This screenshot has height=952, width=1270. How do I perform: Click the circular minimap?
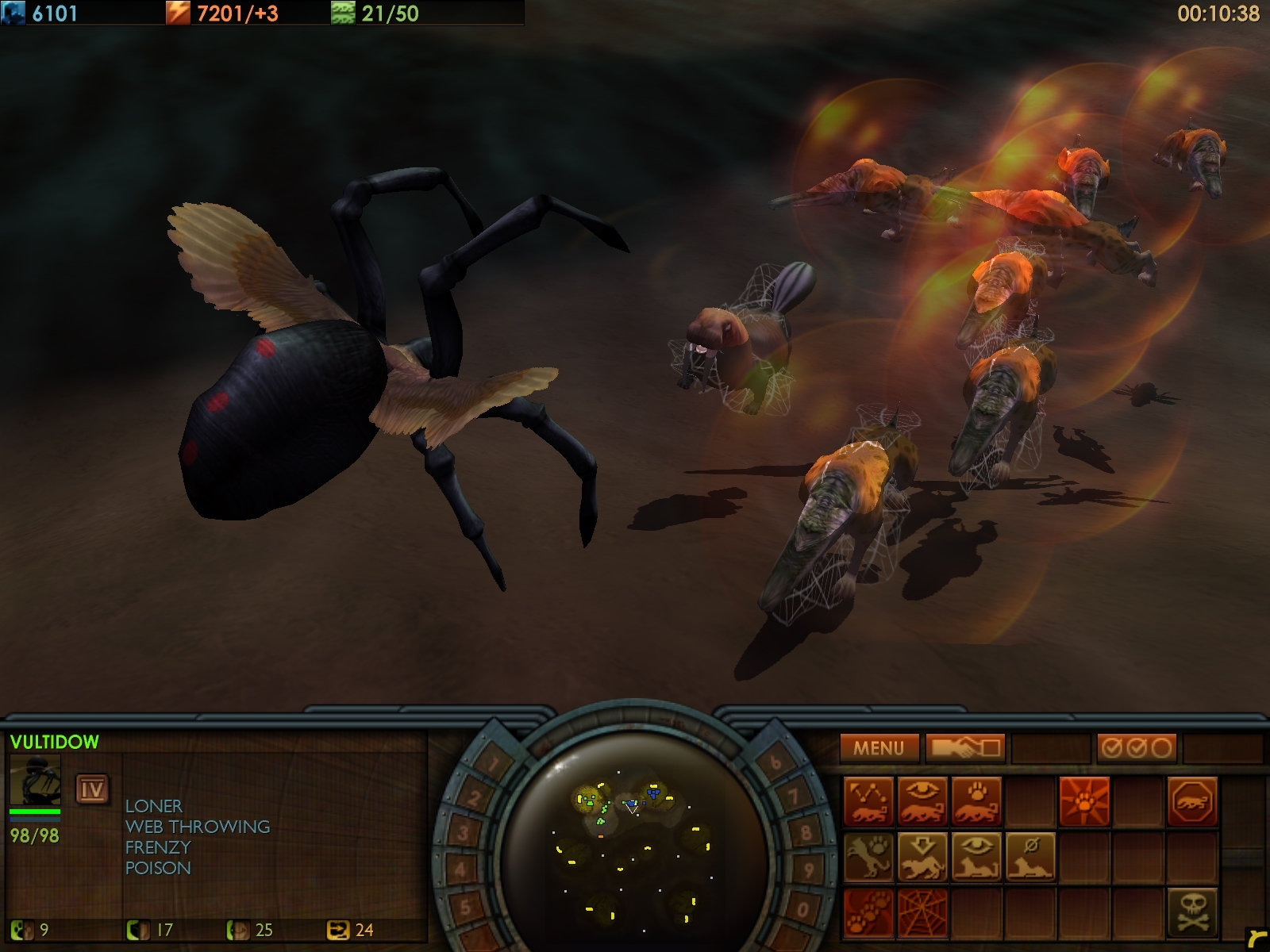pyautogui.click(x=633, y=841)
